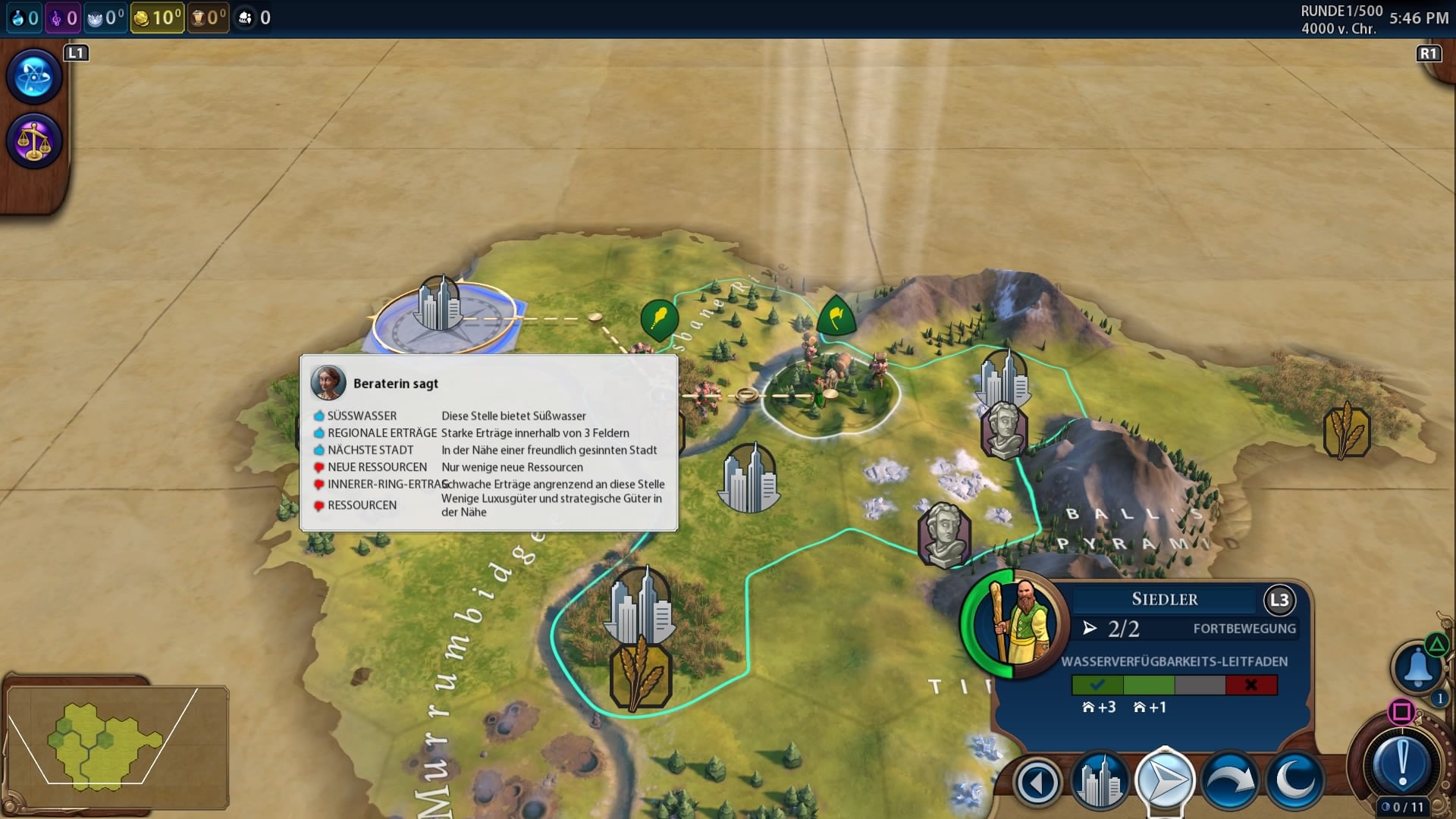Choose the move unit arrow action
1456x819 pixels.
click(1165, 781)
